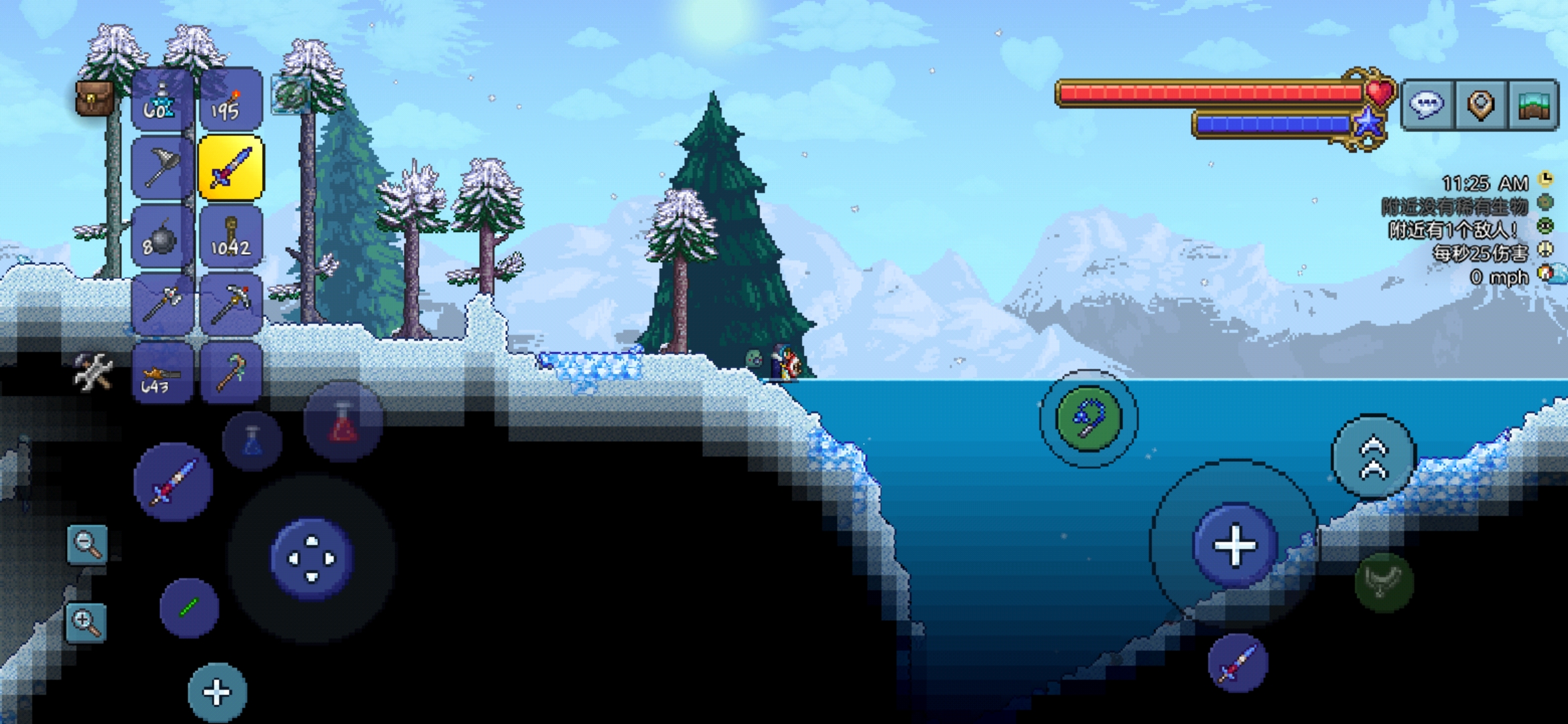Select the hooked staff hotbar slot
The image size is (1568, 724).
click(x=231, y=373)
